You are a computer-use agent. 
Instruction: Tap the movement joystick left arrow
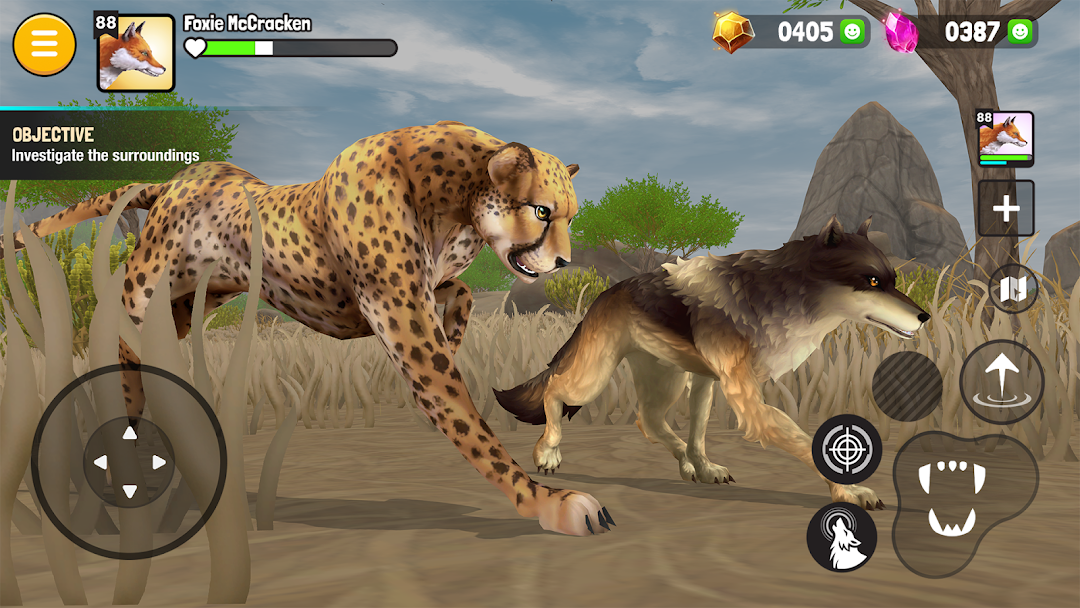click(x=100, y=462)
